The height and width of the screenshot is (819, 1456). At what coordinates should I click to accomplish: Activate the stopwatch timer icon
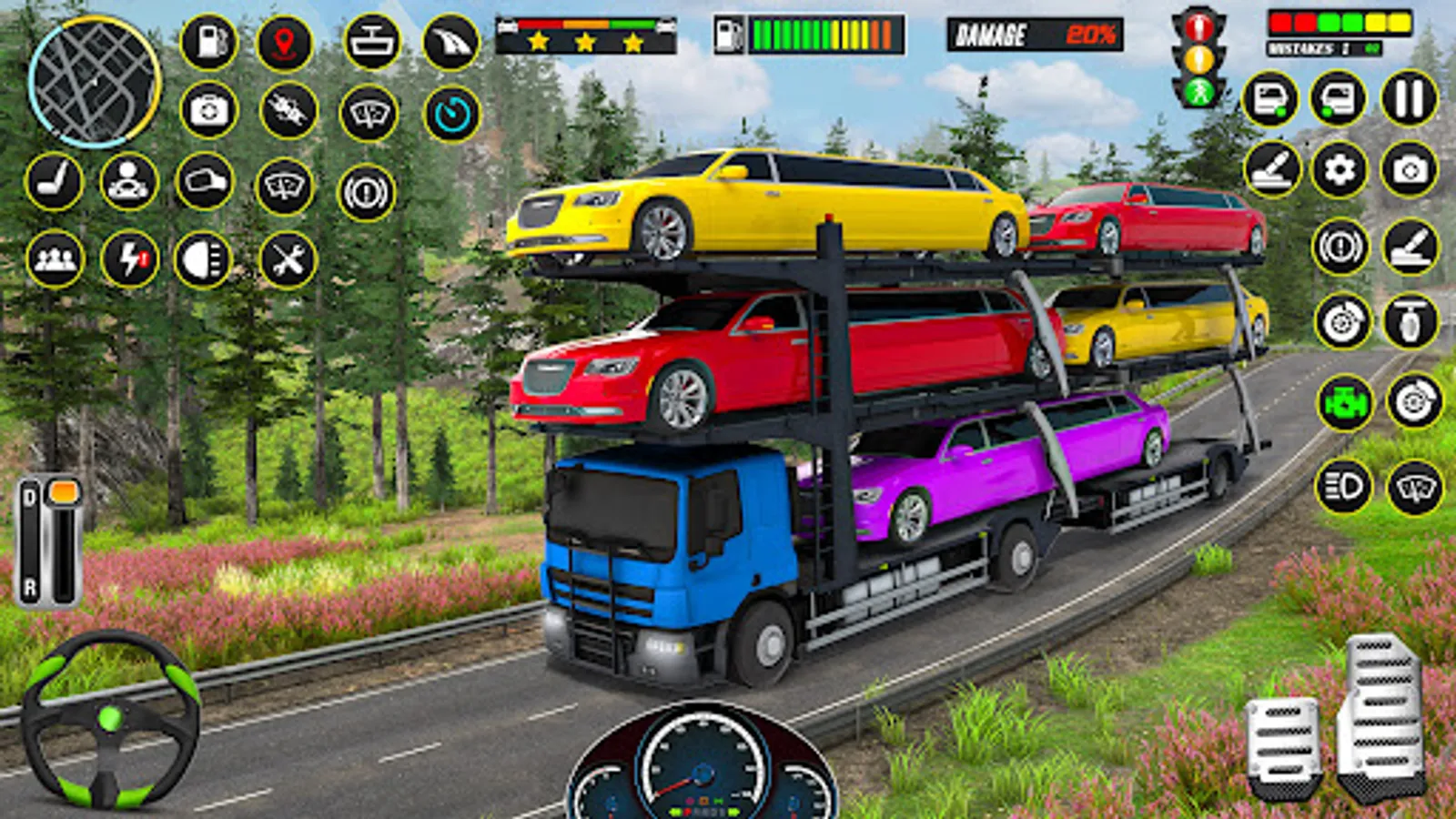pyautogui.click(x=452, y=114)
